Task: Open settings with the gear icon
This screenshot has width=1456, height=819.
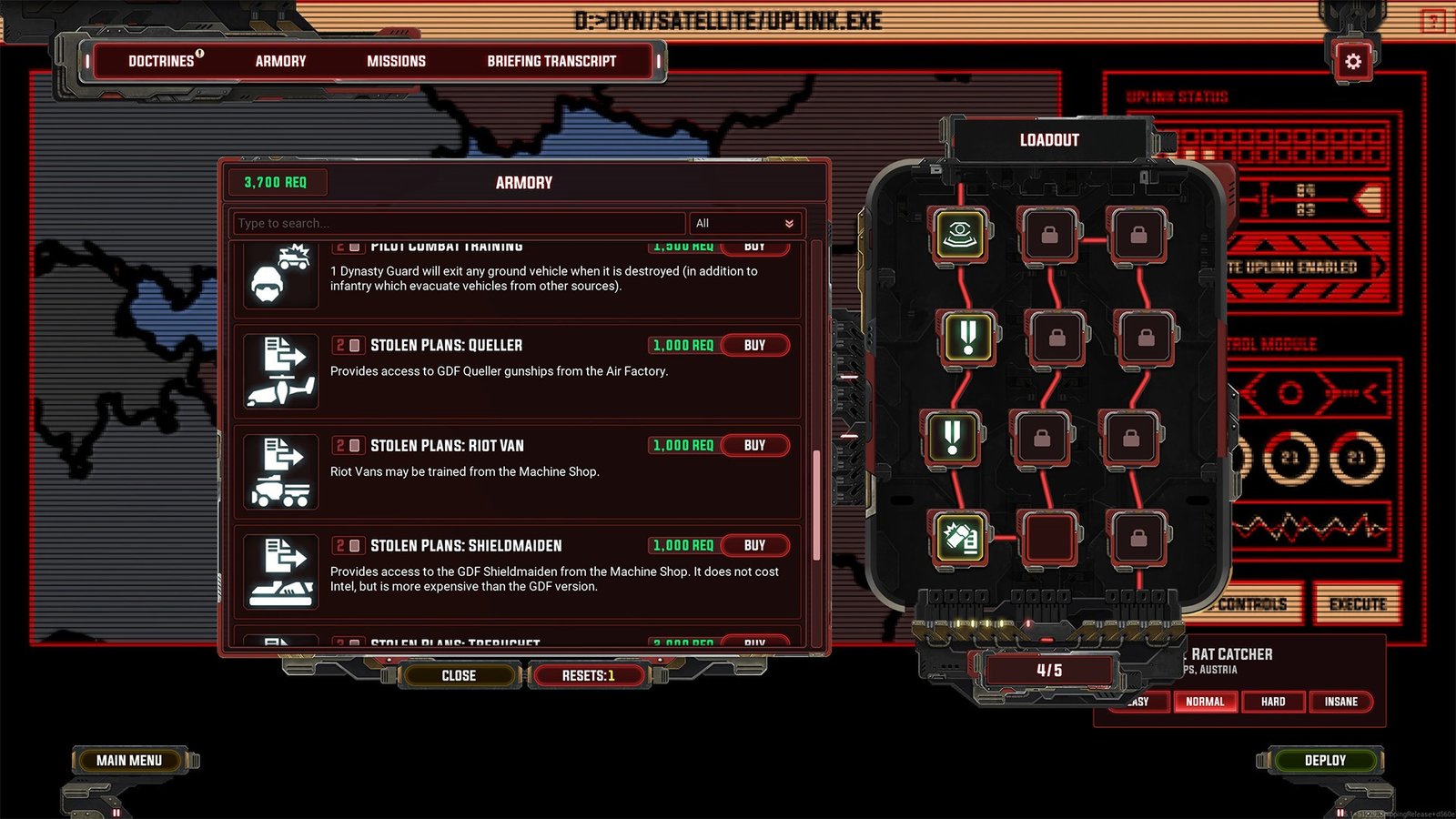Action: pos(1353,62)
